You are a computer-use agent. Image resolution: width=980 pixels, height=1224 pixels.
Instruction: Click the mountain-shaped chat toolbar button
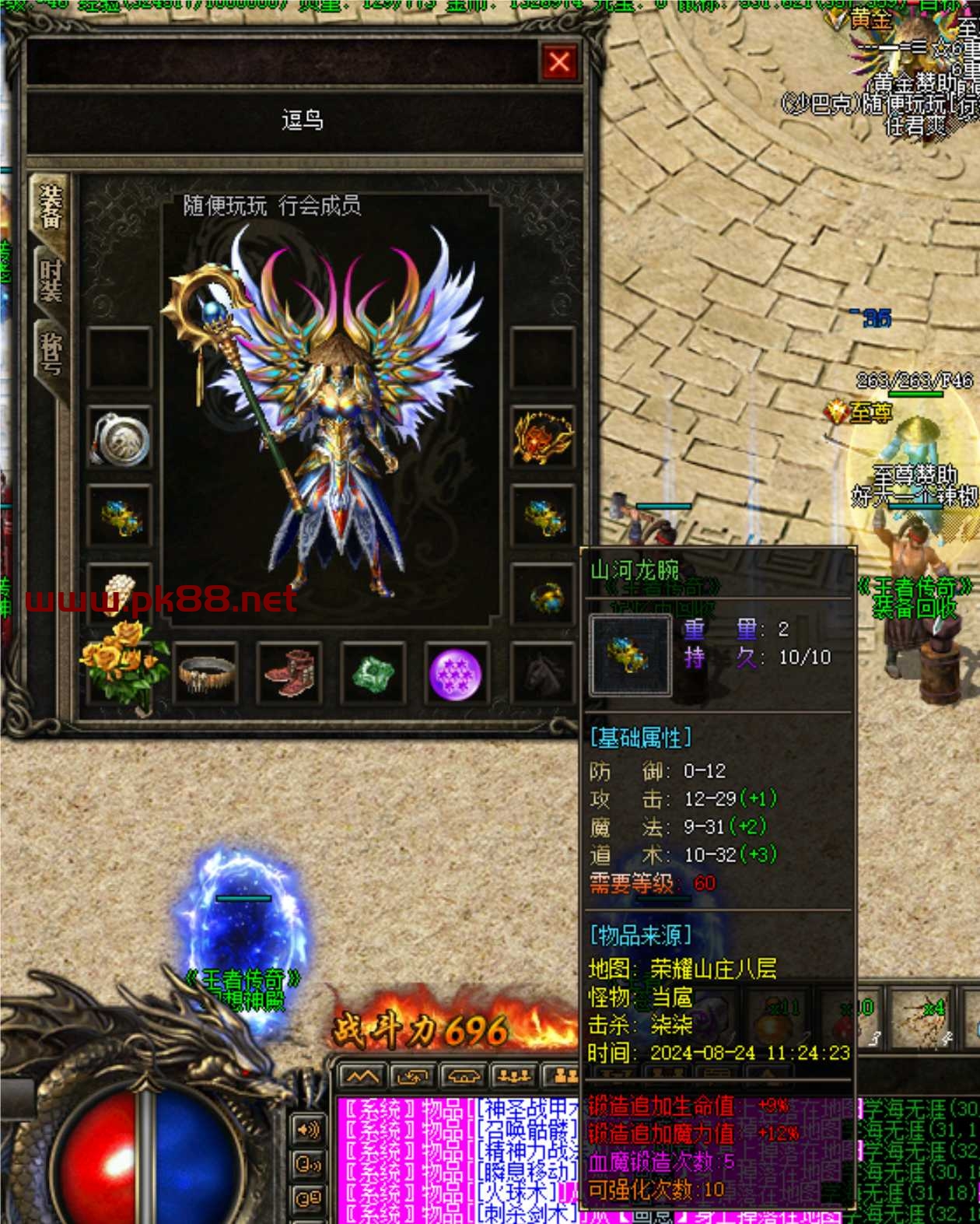[362, 1077]
